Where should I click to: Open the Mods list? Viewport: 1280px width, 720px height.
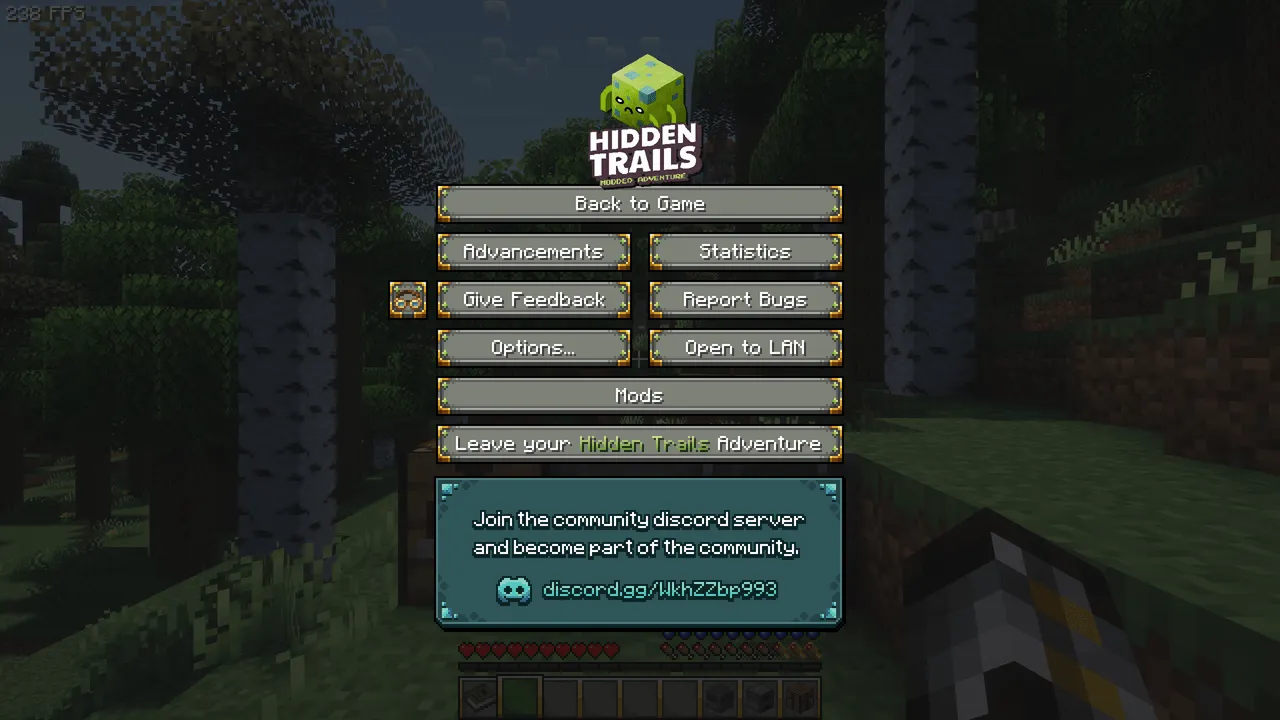[x=640, y=395]
